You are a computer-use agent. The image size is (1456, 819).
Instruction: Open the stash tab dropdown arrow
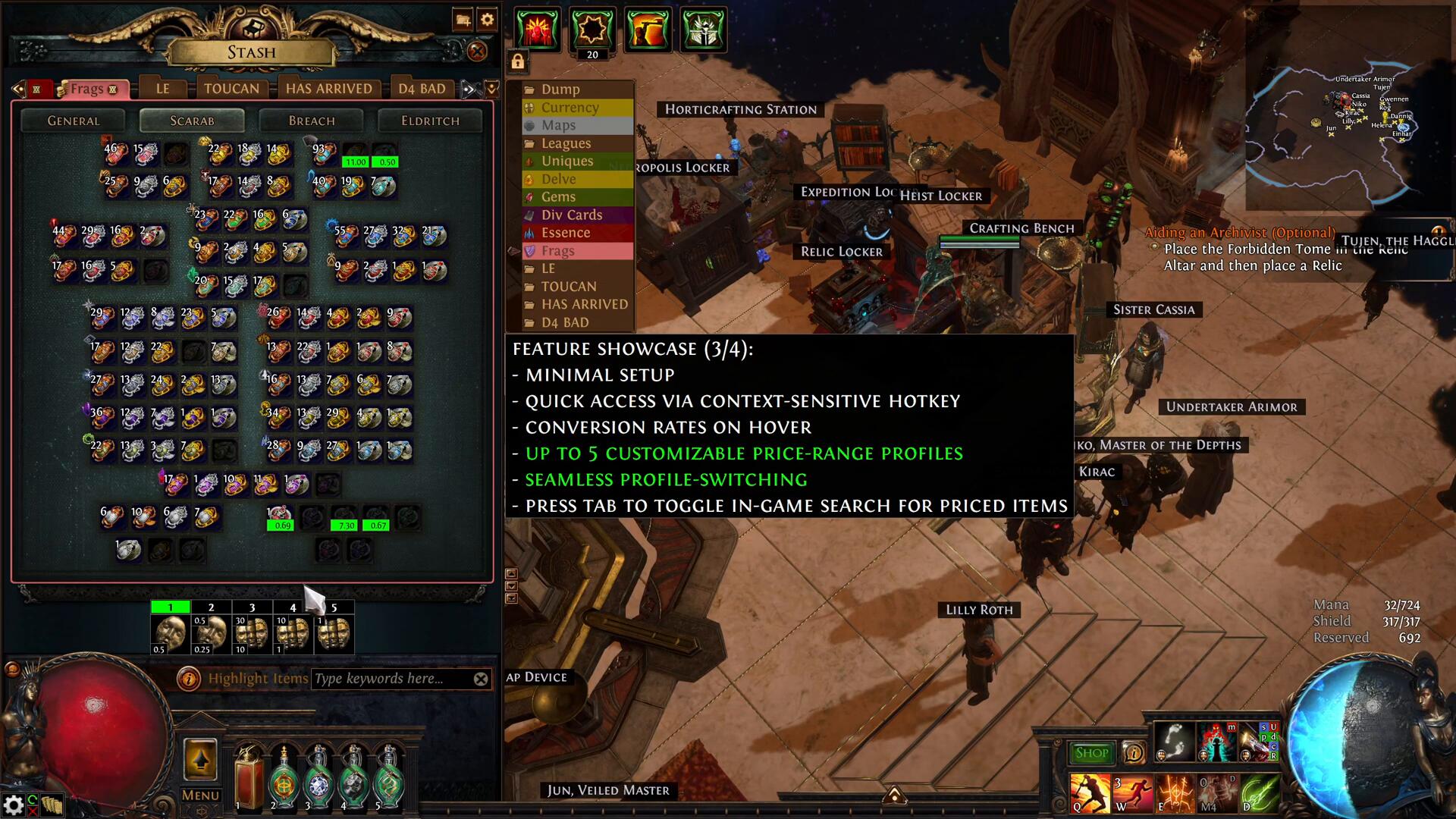[492, 89]
